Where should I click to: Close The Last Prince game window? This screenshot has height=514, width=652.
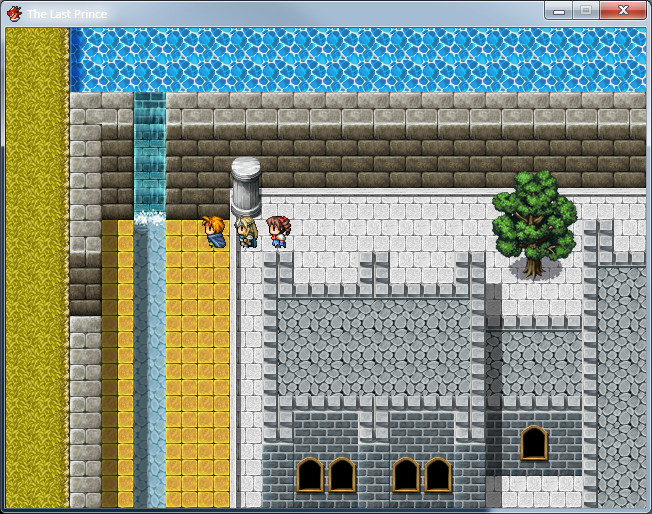coord(622,11)
